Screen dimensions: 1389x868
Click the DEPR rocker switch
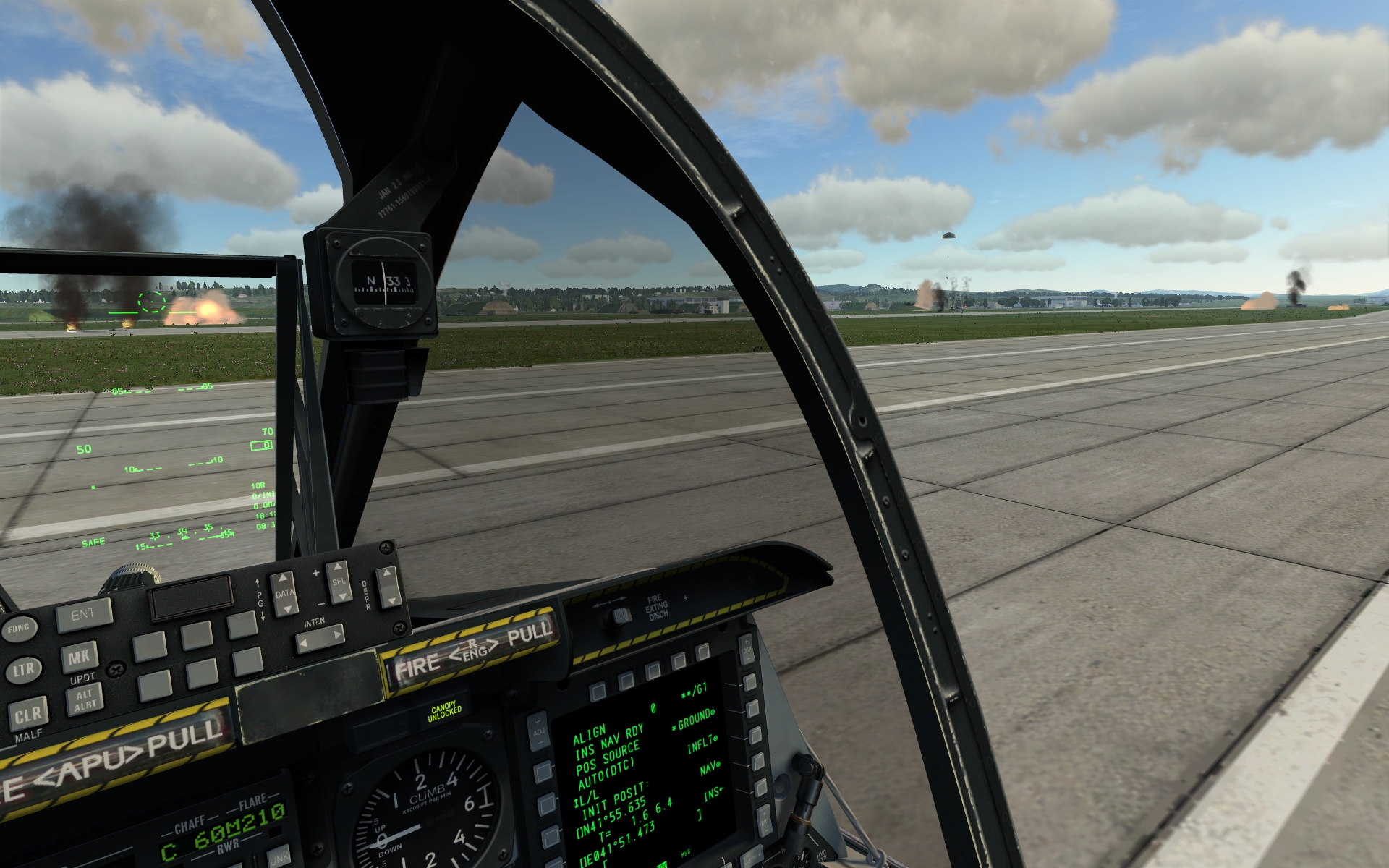(x=388, y=586)
